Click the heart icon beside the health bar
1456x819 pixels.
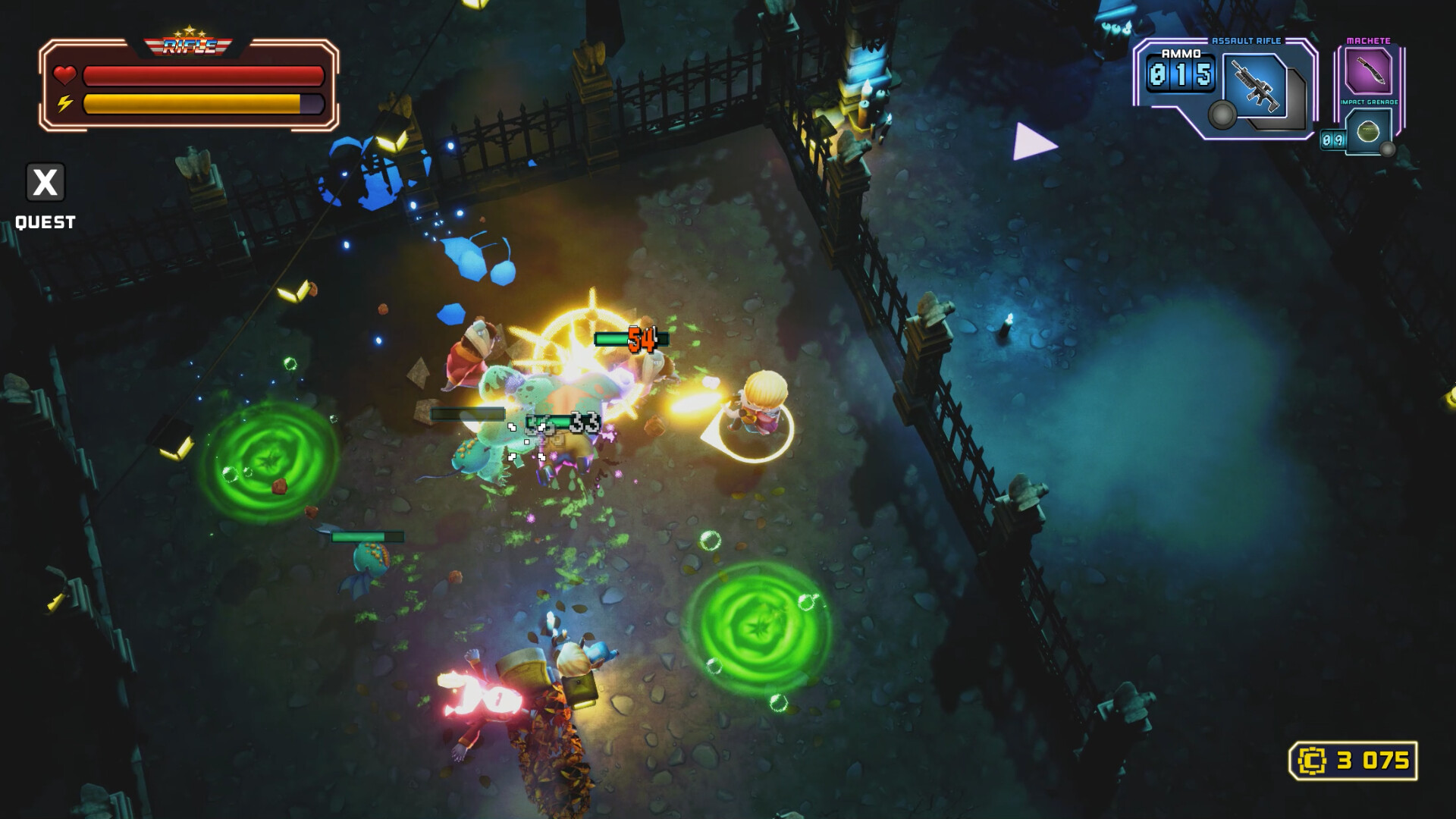coord(64,74)
